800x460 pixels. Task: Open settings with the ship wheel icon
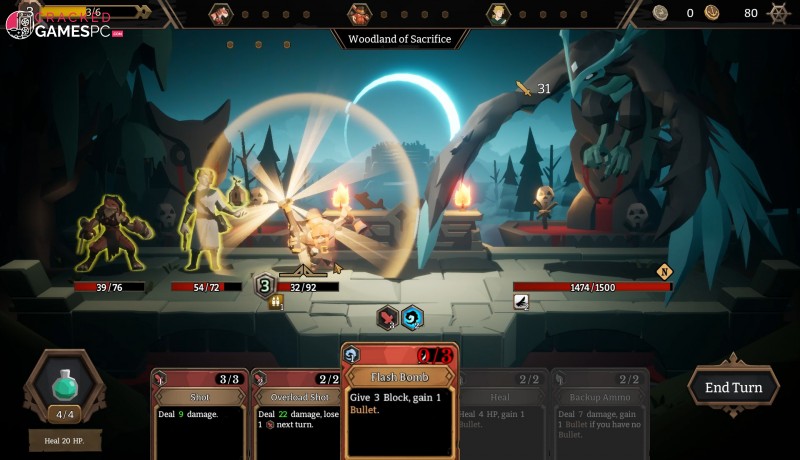779,14
